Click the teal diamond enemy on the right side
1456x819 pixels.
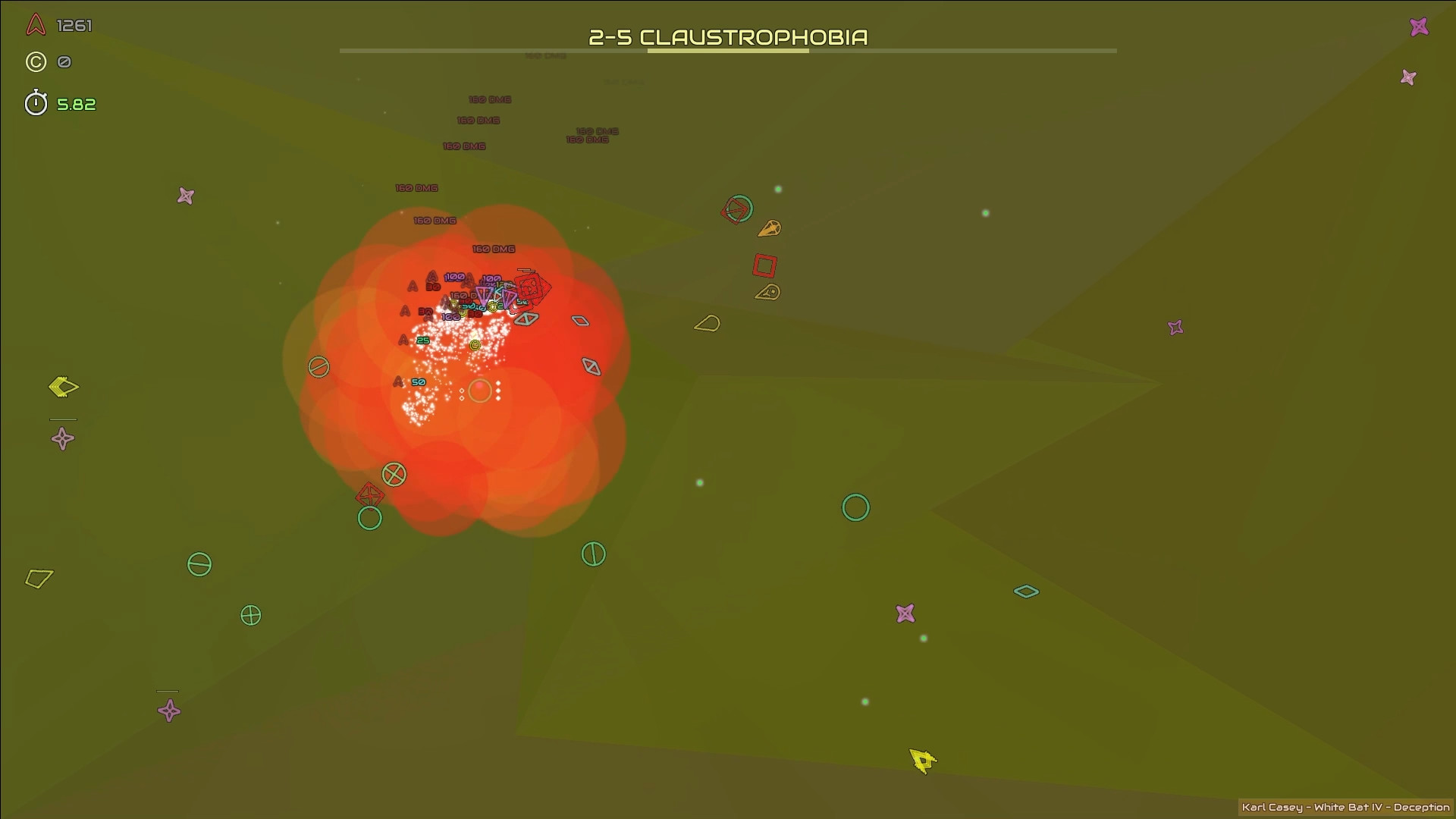coord(1028,591)
